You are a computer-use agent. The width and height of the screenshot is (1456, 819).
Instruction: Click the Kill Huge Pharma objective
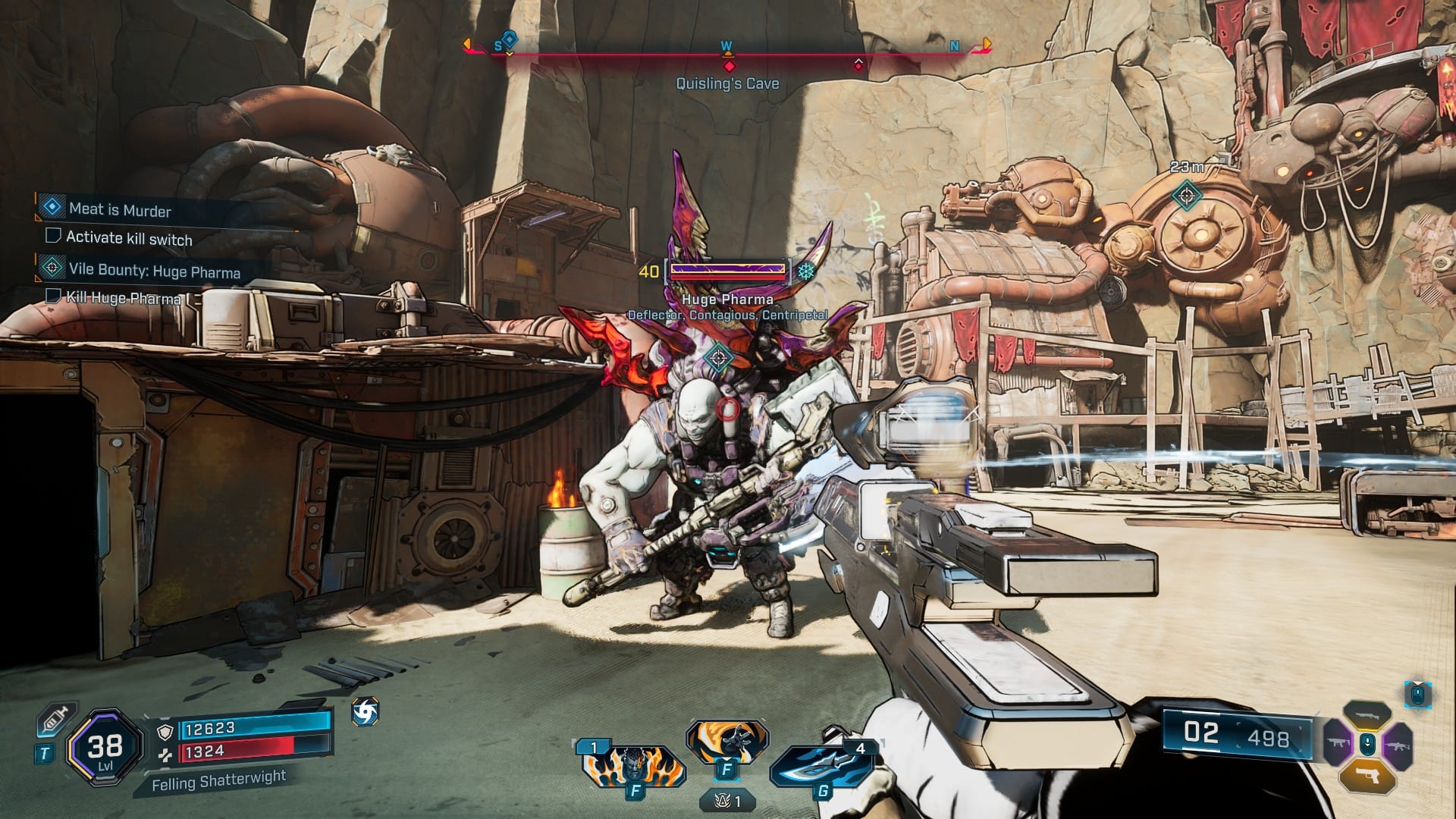tap(124, 297)
